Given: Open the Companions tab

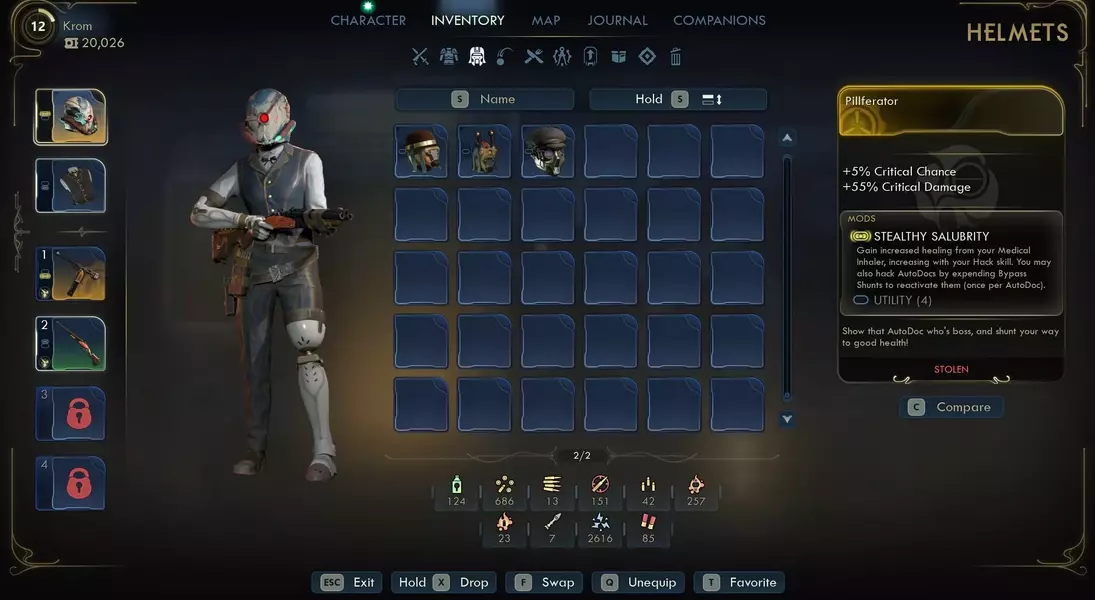Looking at the screenshot, I should pyautogui.click(x=719, y=20).
